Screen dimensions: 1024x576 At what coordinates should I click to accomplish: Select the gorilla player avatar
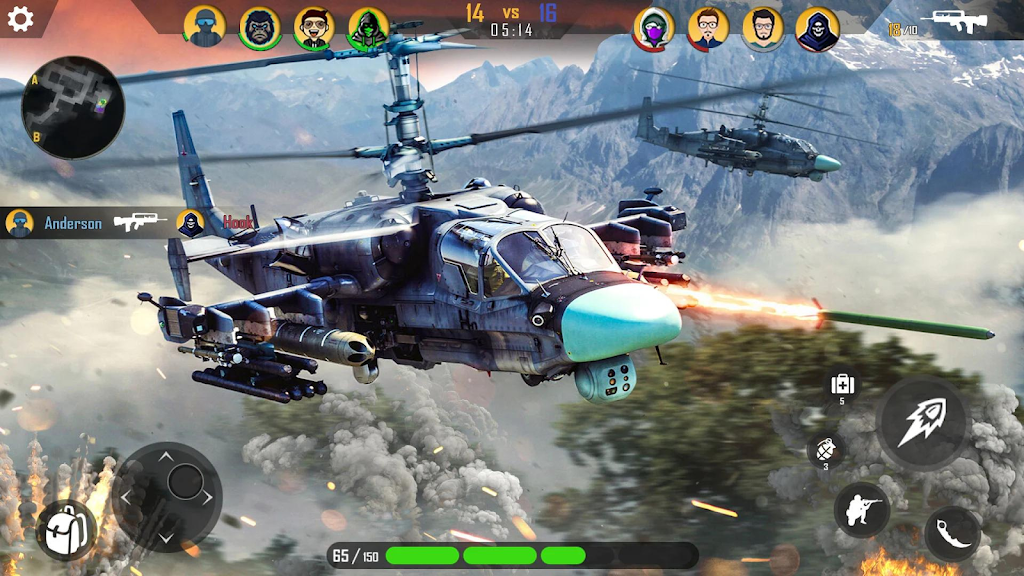click(260, 28)
